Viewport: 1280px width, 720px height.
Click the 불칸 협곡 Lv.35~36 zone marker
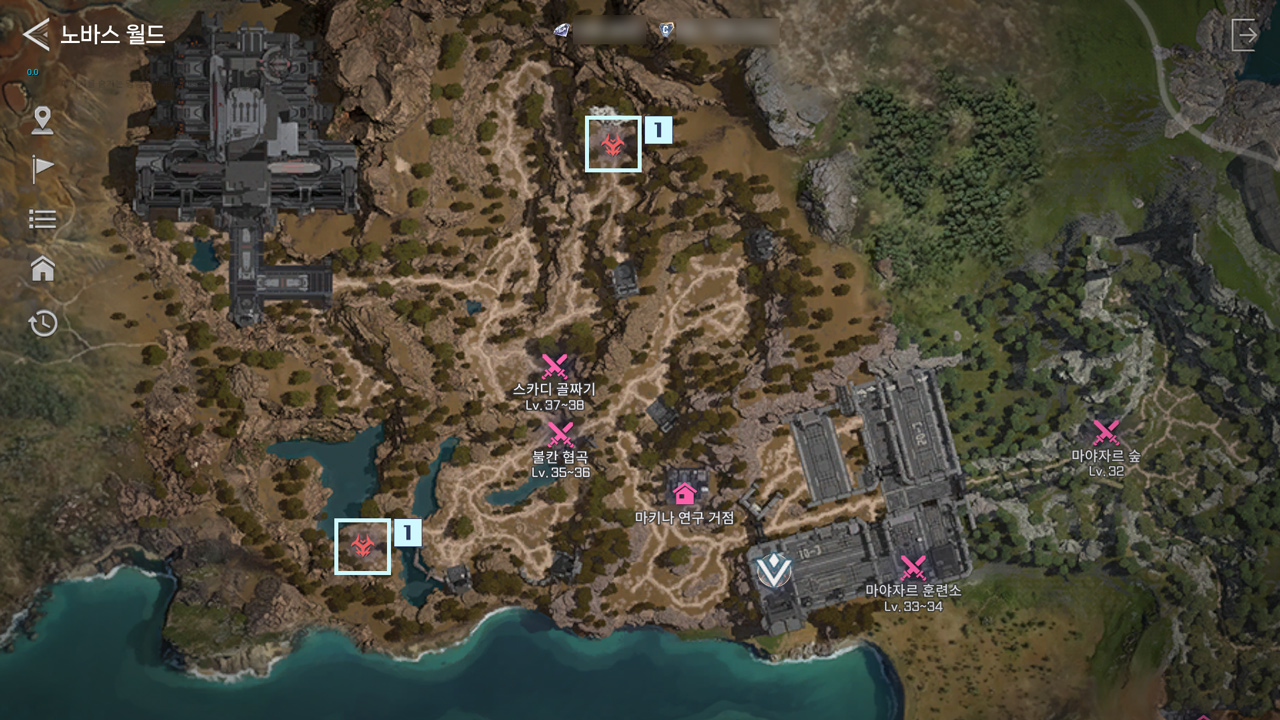coord(560,433)
